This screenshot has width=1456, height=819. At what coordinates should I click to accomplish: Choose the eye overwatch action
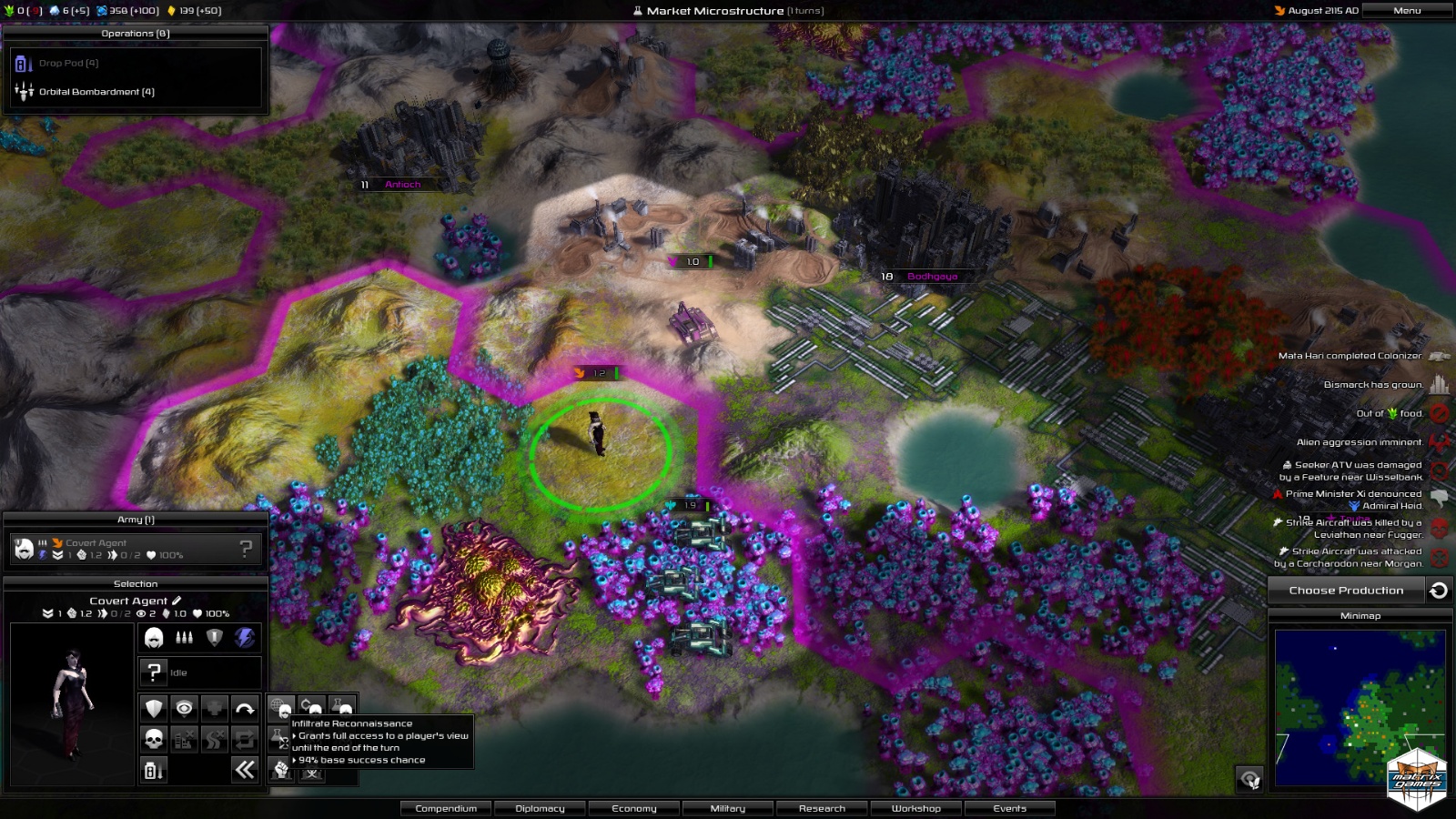184,708
